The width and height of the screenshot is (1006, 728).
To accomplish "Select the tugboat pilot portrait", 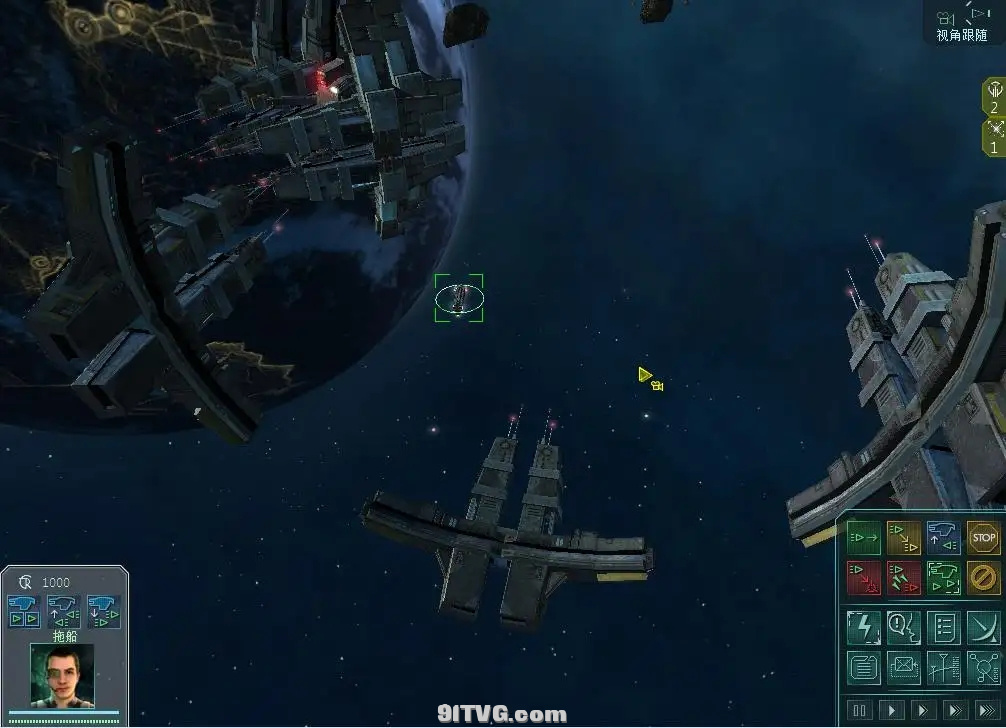I will (x=62, y=677).
